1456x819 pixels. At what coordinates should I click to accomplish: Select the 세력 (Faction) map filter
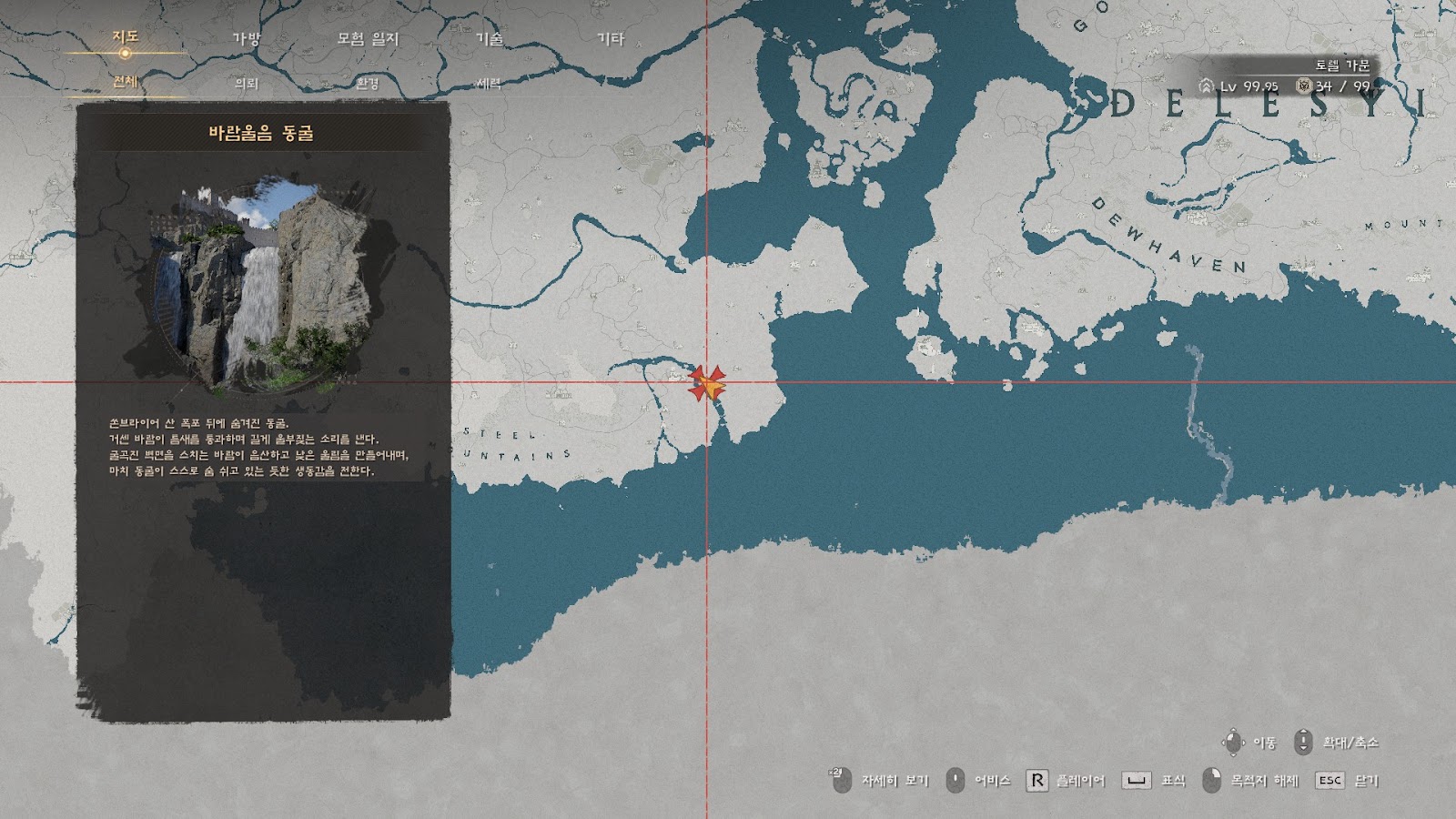(x=490, y=84)
